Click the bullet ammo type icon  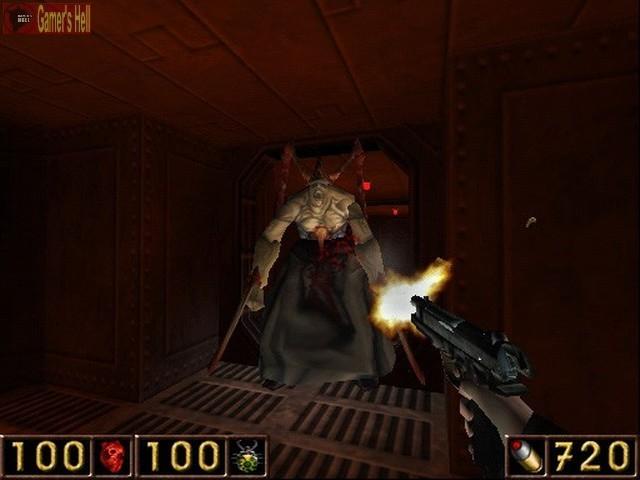pyautogui.click(x=525, y=456)
